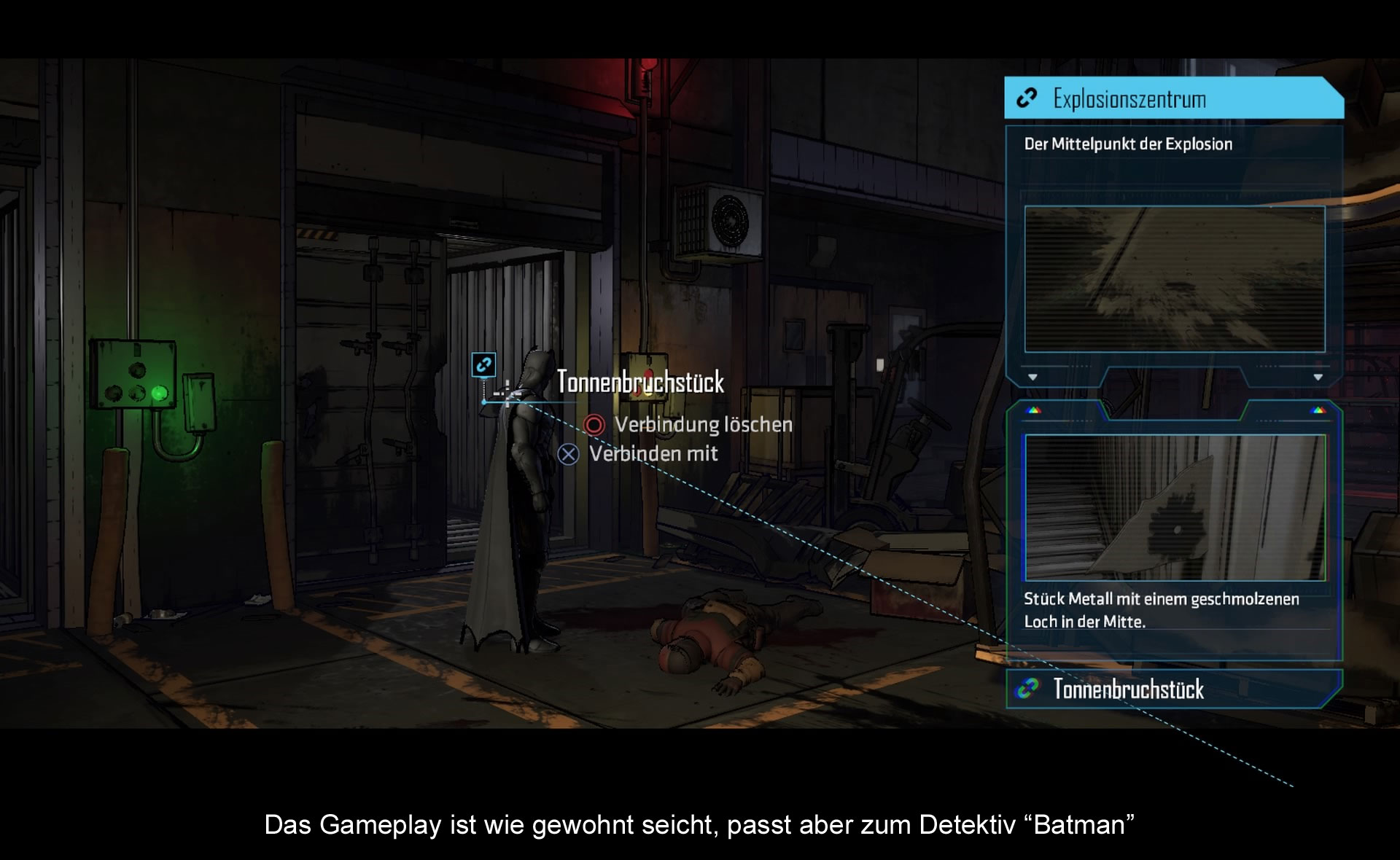Select the Explosionszentrum evidence header
The width and height of the screenshot is (1400, 860).
click(1172, 98)
